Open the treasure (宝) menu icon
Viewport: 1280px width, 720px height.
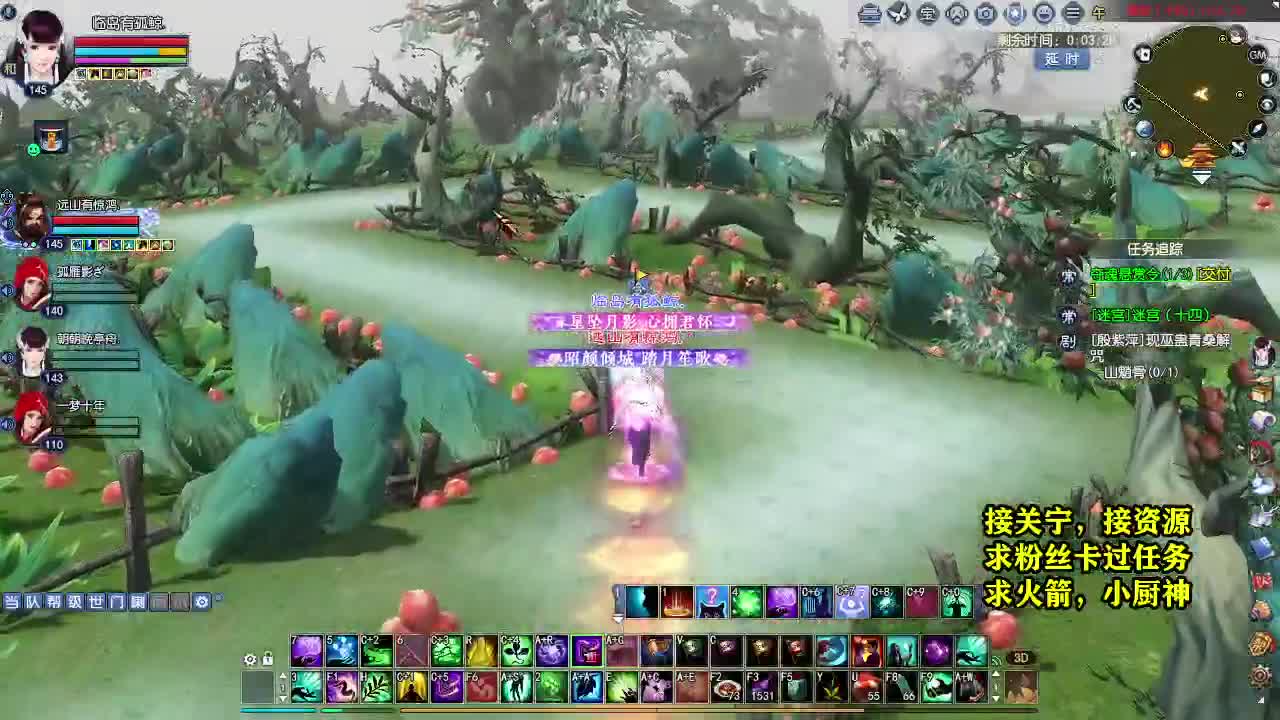click(x=928, y=14)
